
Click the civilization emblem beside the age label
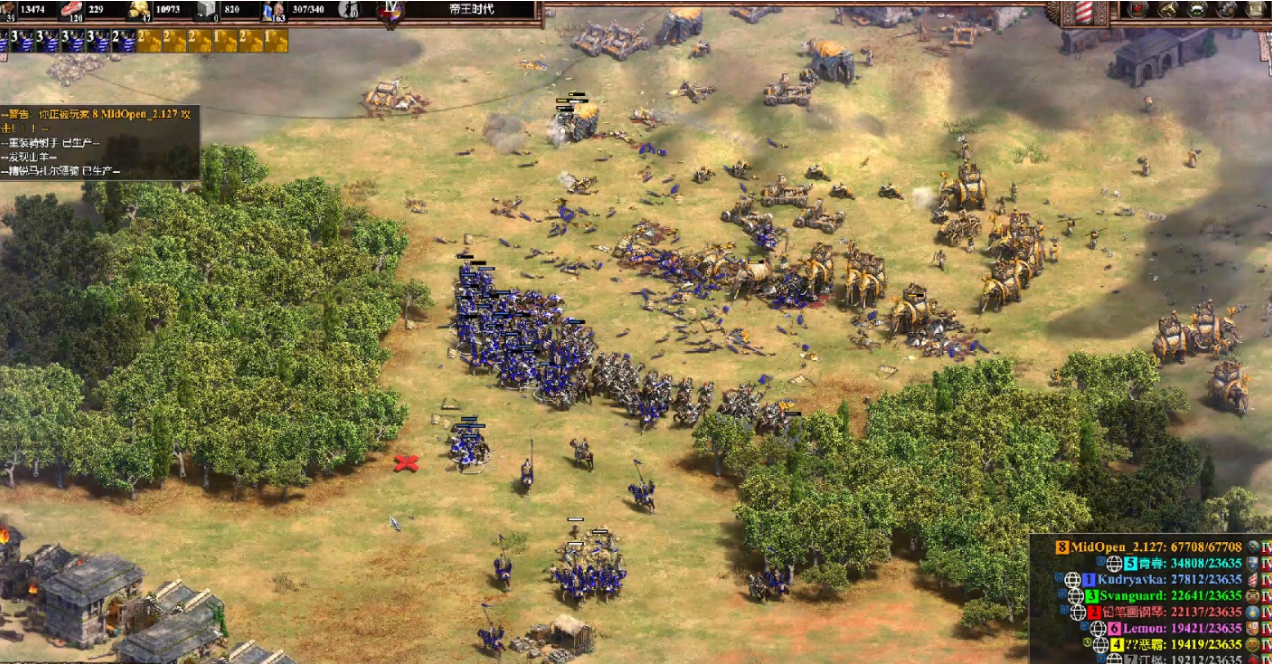tap(391, 11)
